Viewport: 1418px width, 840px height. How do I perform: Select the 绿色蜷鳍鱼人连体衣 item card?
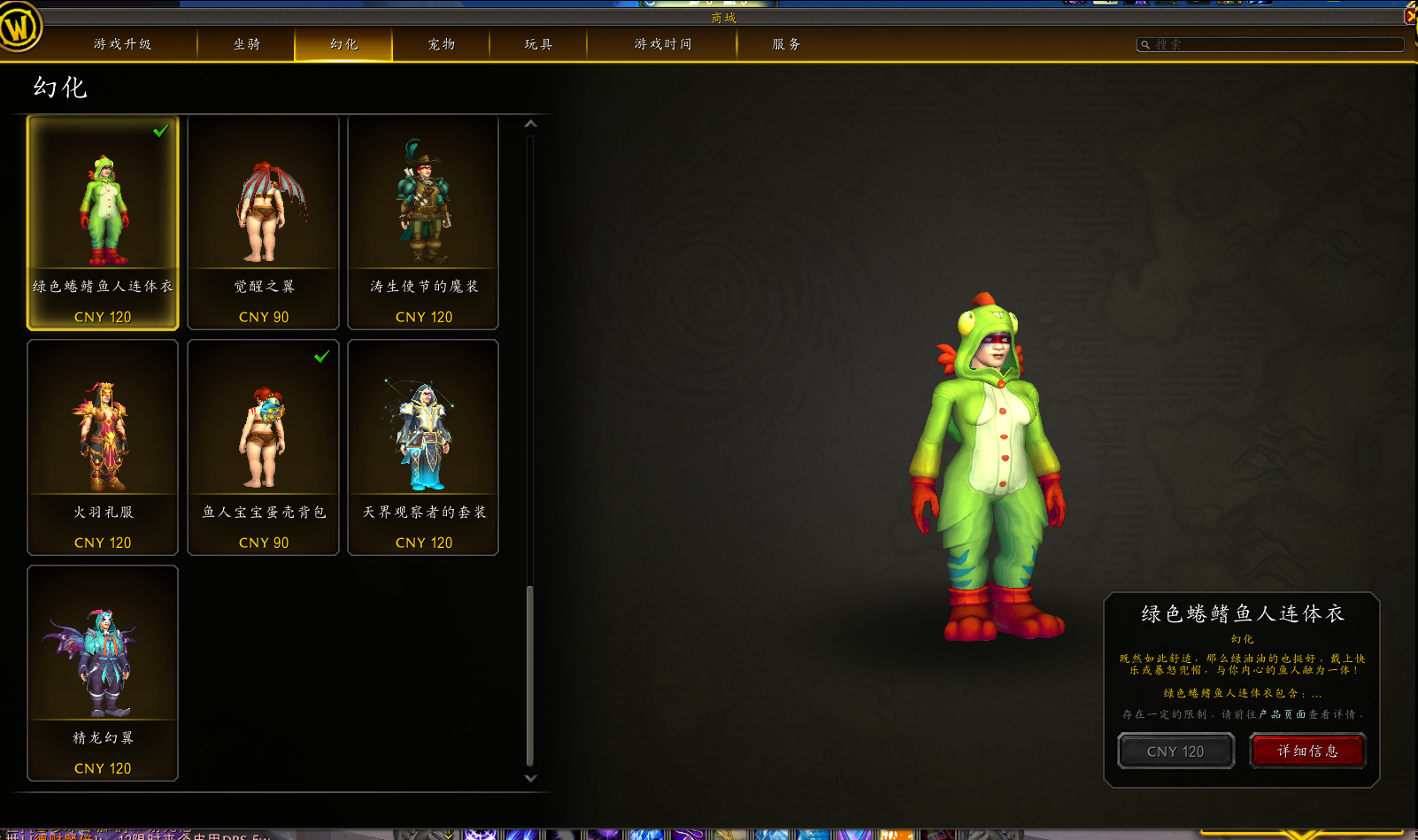[103, 222]
